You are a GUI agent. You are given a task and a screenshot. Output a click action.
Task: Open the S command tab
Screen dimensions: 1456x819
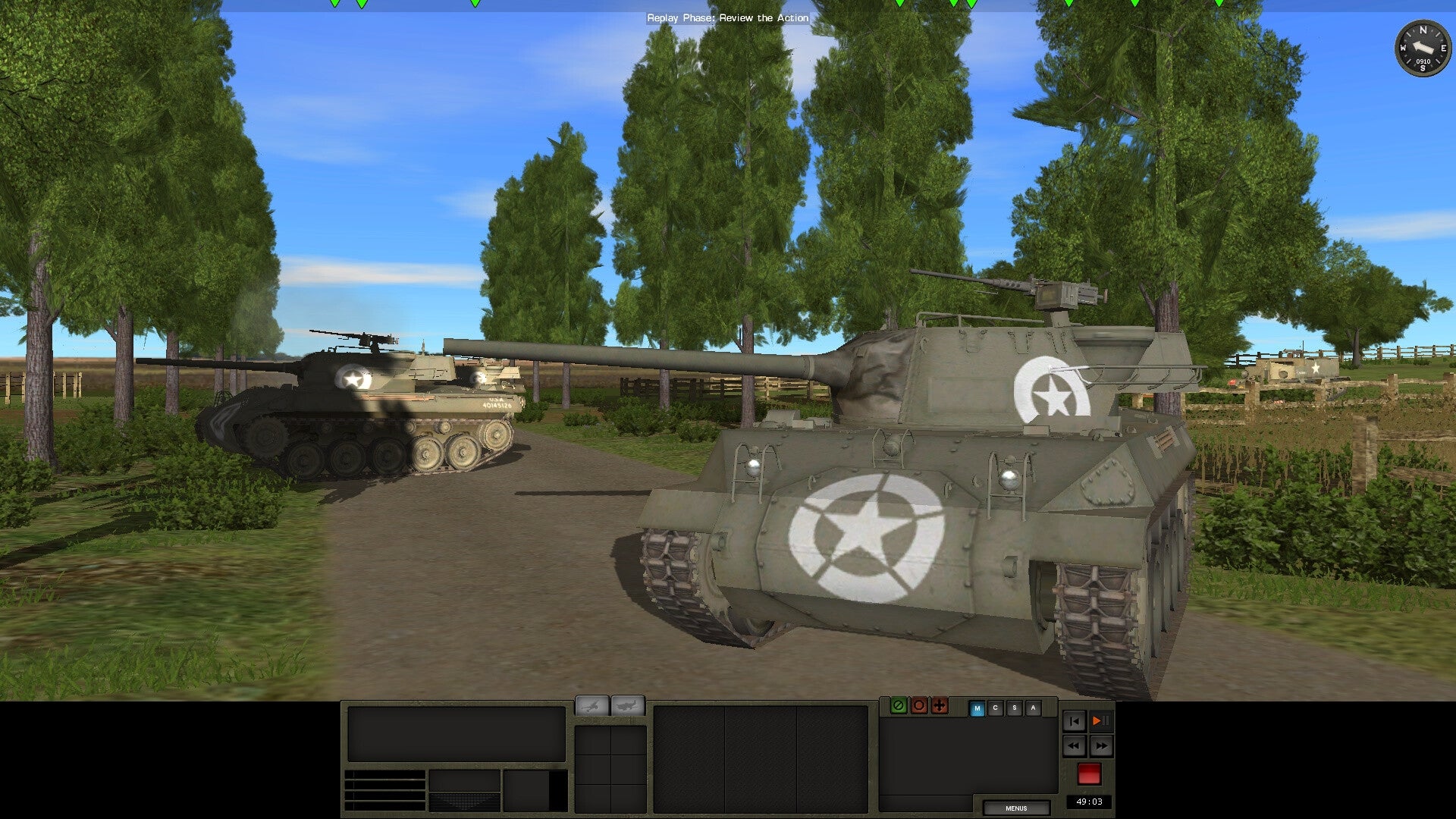1014,707
